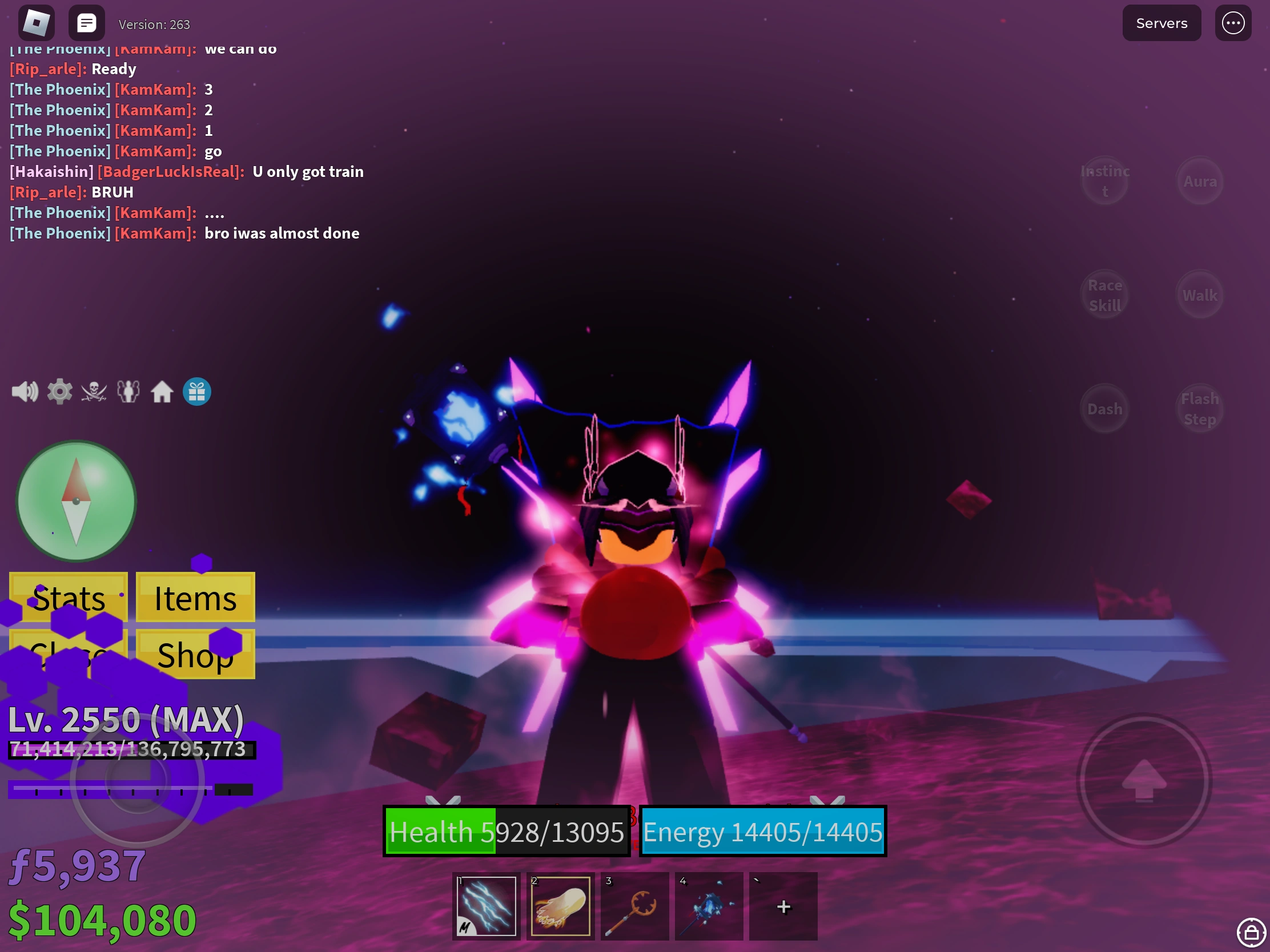Open the Servers menu
The image size is (1270, 952).
click(x=1161, y=23)
